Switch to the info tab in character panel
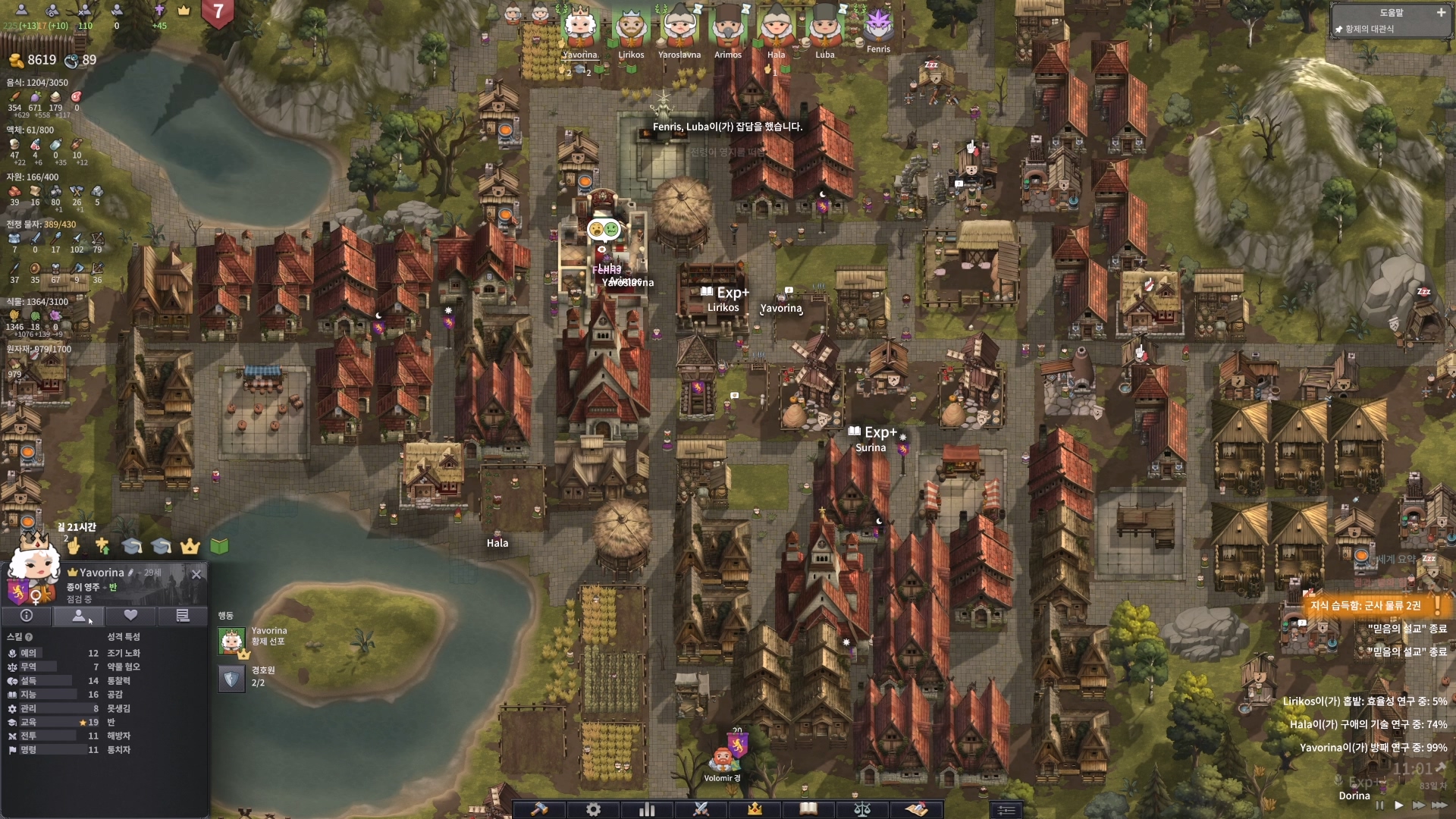The height and width of the screenshot is (819, 1456). click(x=27, y=616)
